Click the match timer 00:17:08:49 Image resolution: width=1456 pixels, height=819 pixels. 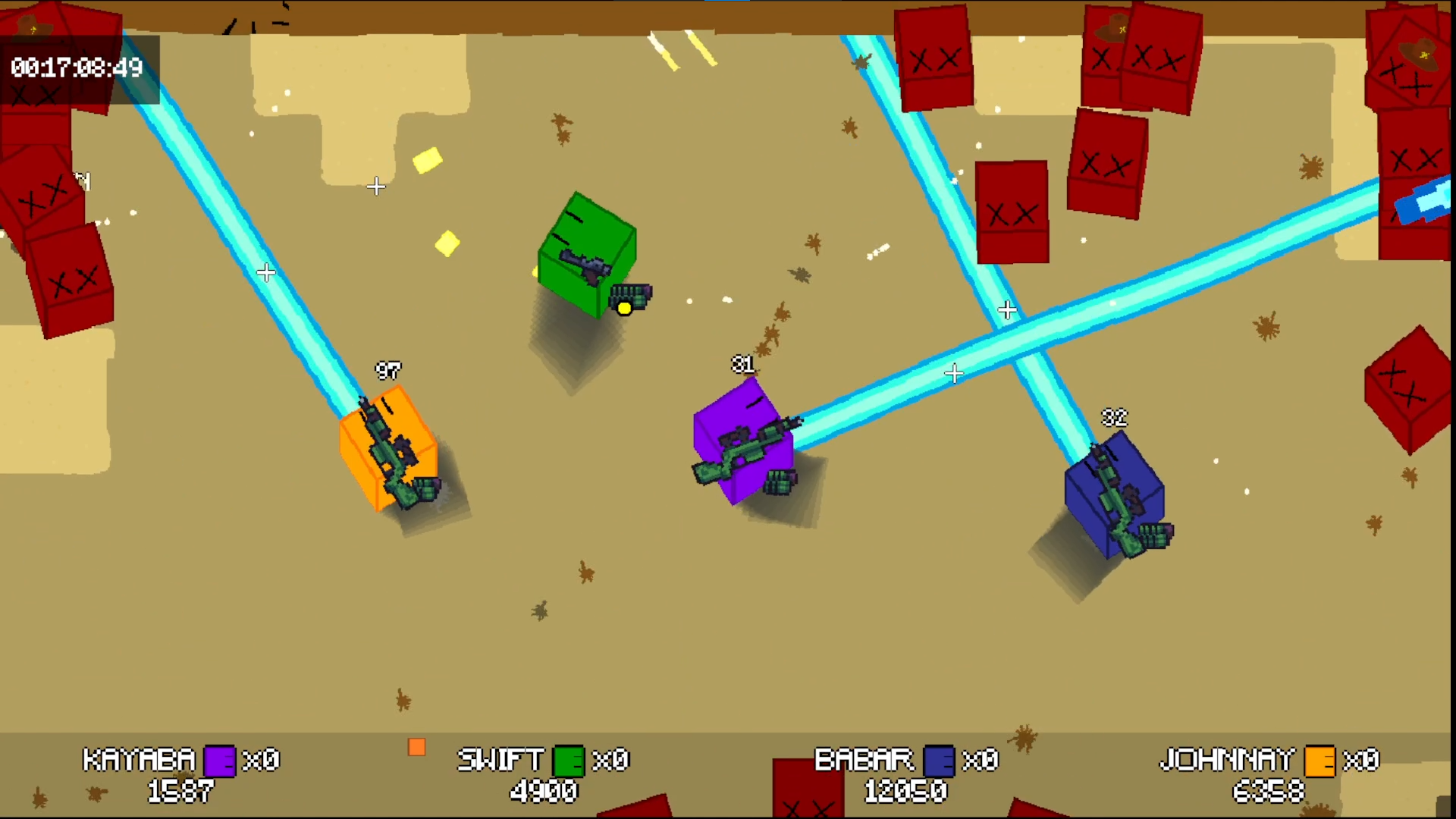point(76,68)
